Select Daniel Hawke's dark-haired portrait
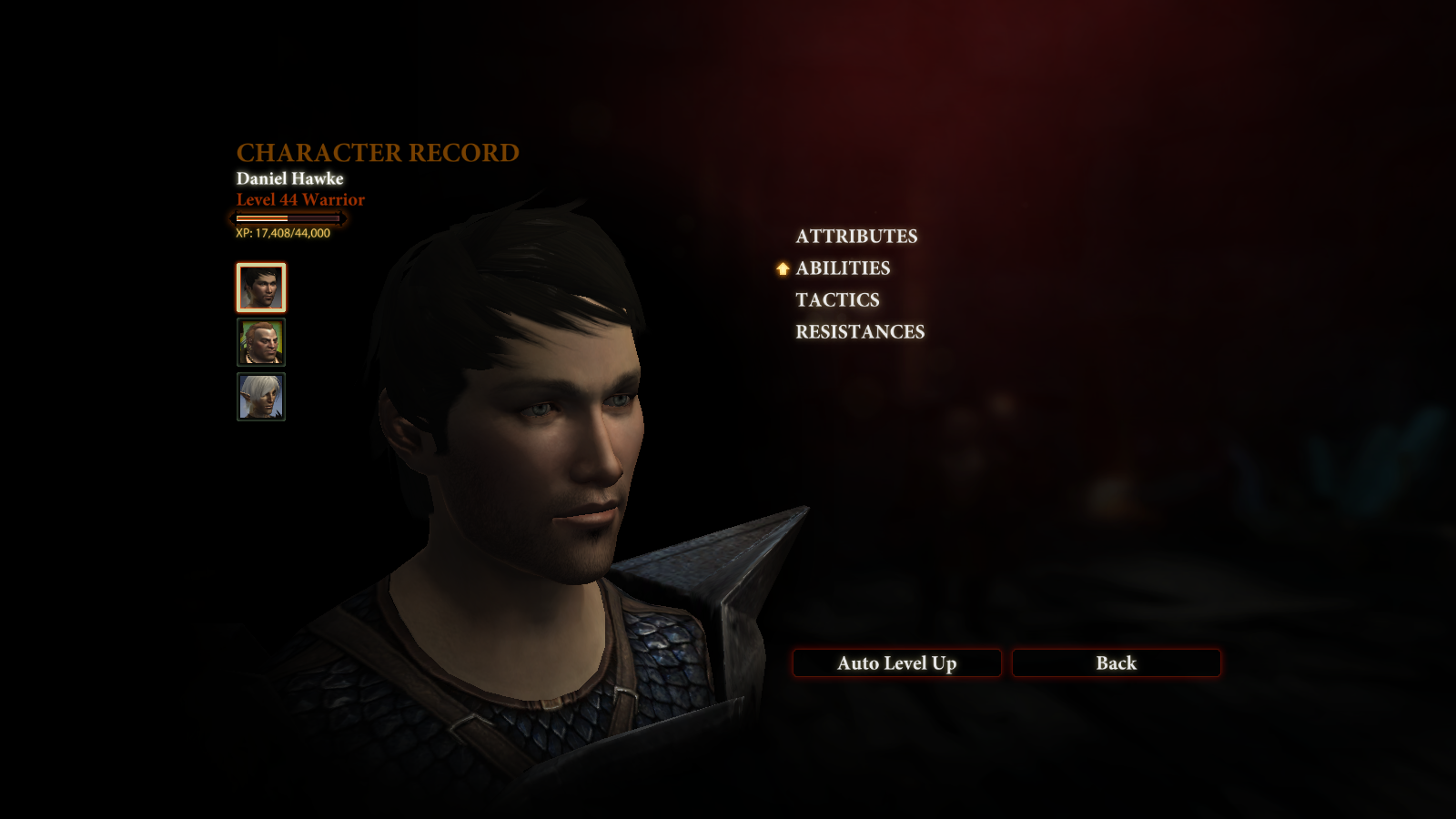 point(261,288)
